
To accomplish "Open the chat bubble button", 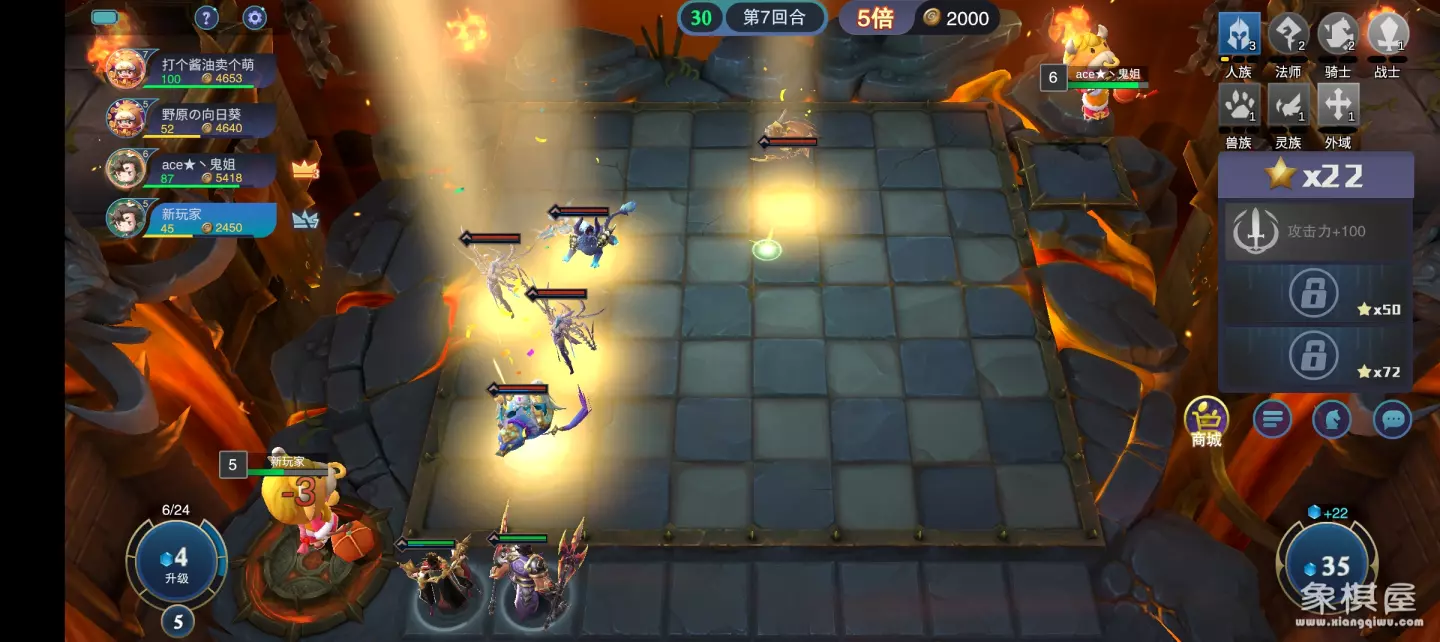I will 1392,419.
